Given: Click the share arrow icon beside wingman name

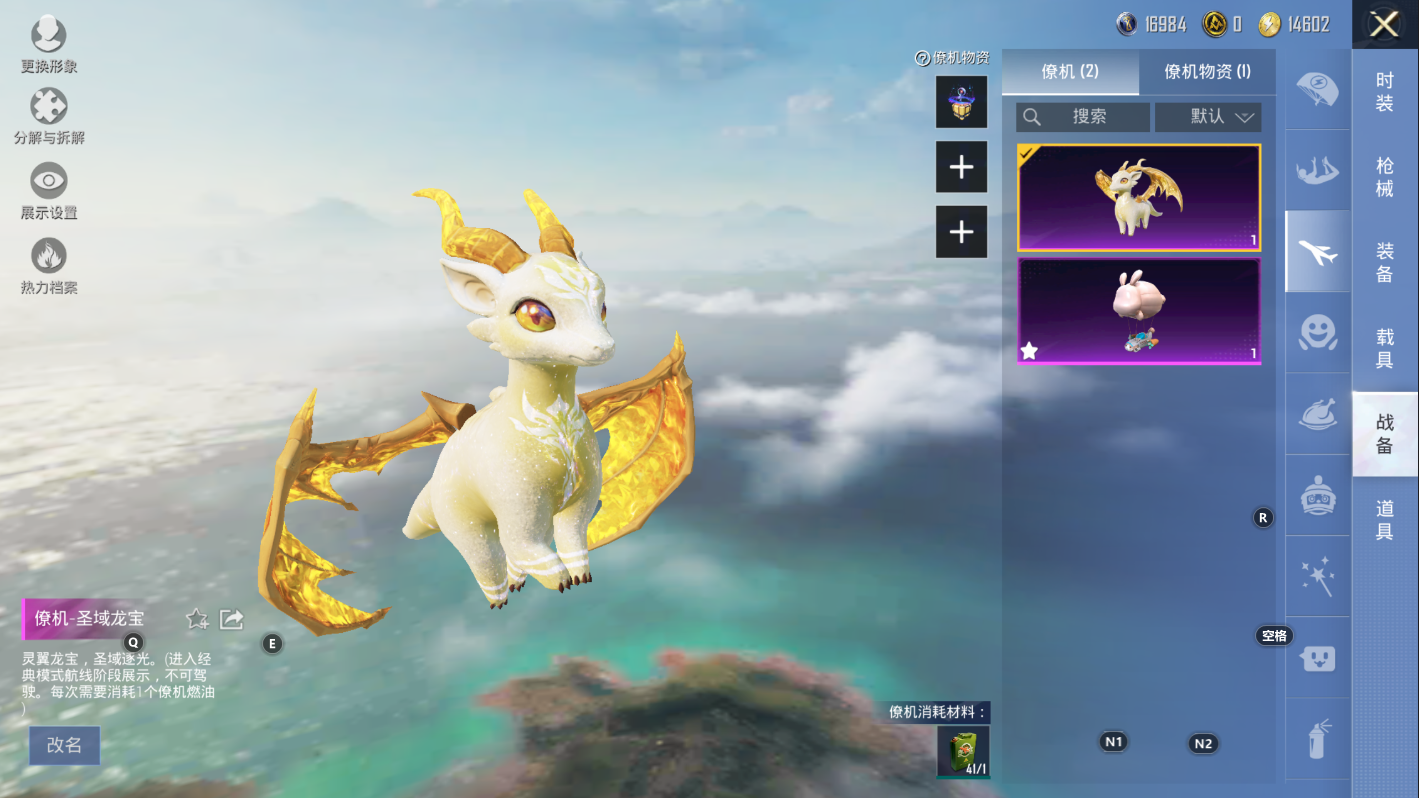Looking at the screenshot, I should tap(232, 620).
